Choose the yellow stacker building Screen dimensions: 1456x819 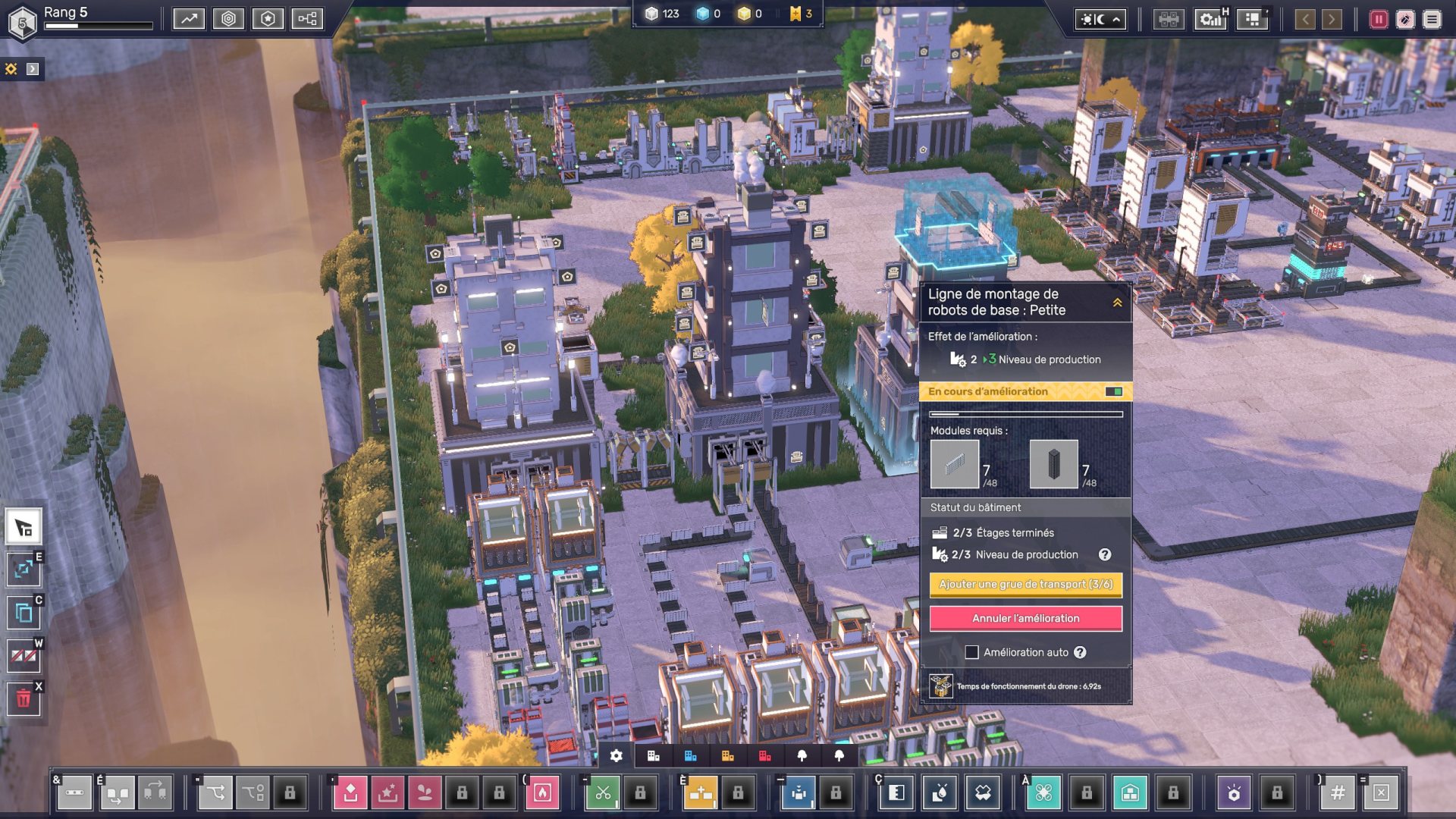(700, 793)
